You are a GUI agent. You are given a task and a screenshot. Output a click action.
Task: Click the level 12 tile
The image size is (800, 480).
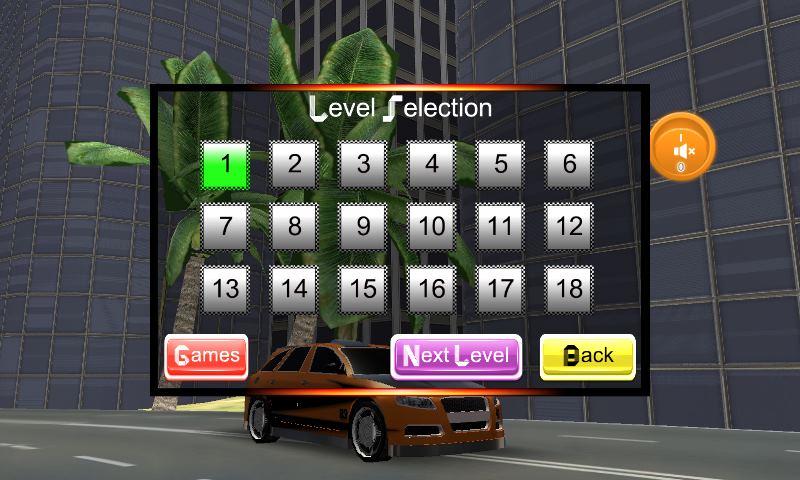(x=570, y=226)
